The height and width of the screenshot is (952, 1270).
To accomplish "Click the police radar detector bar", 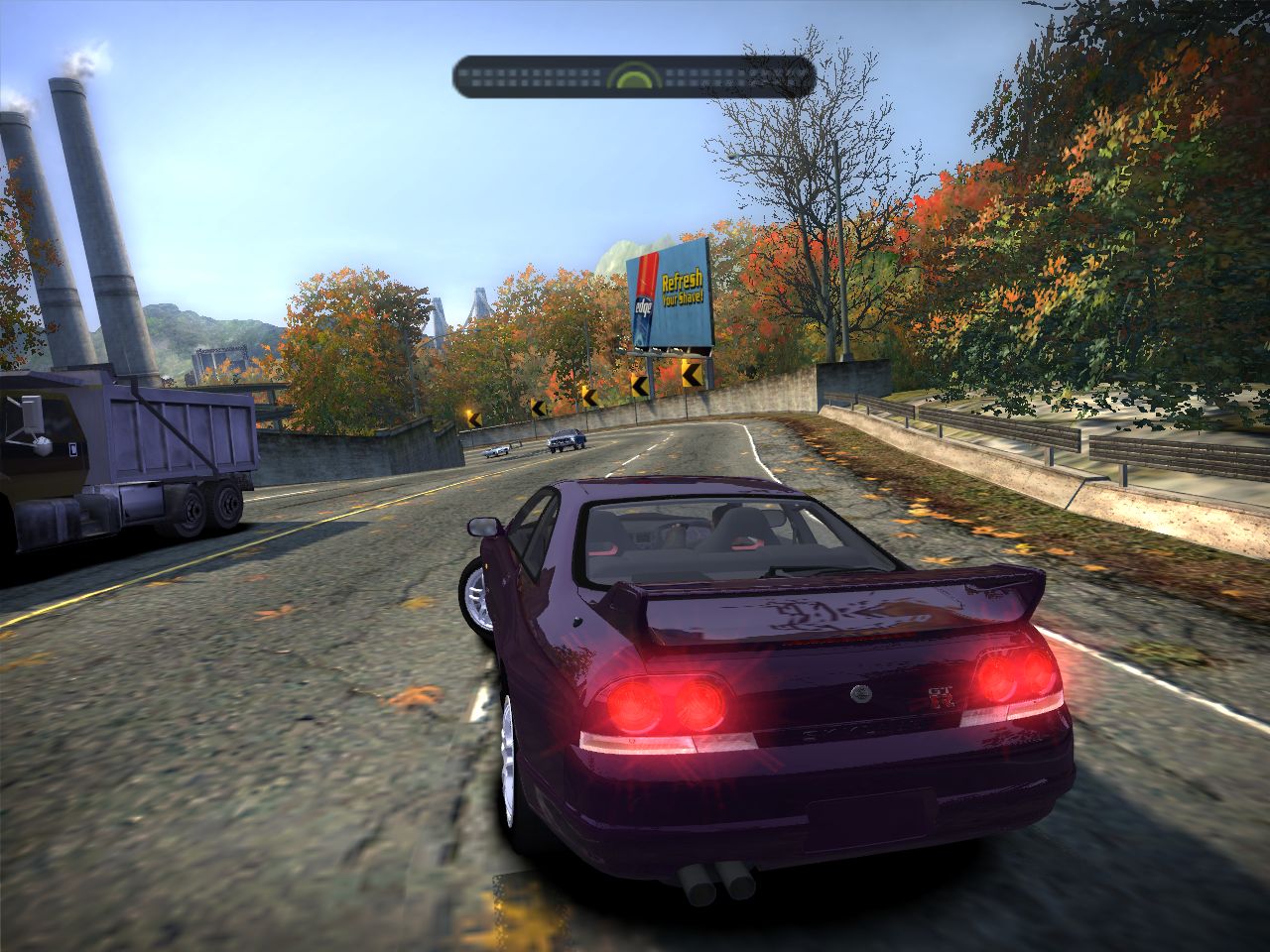I will (x=634, y=76).
